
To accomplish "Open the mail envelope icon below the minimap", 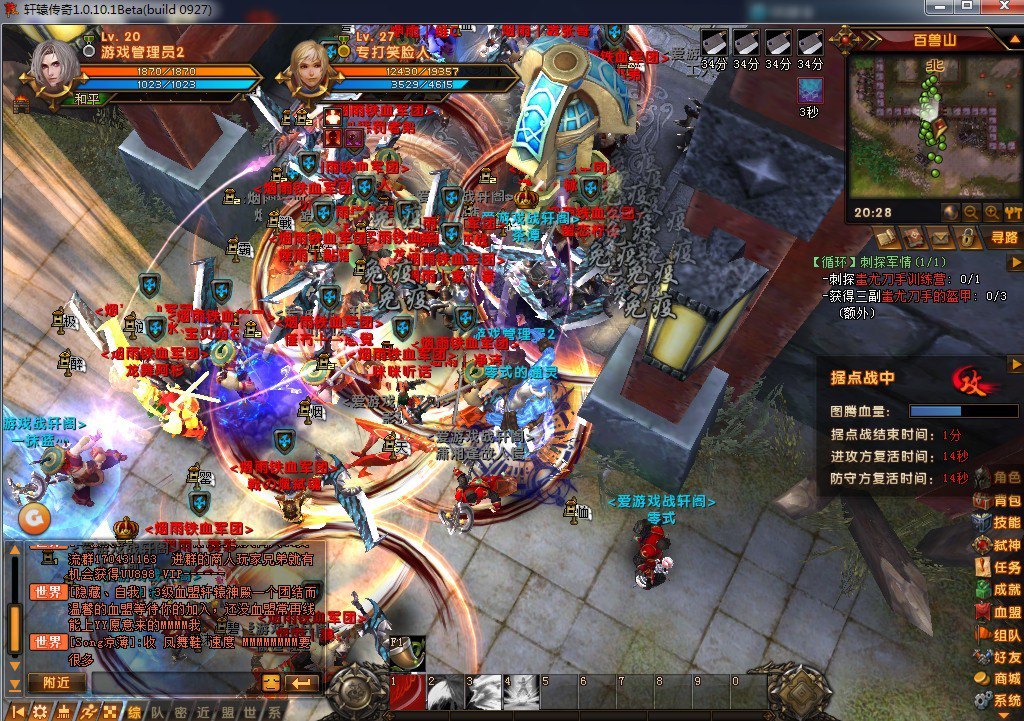I will pyautogui.click(x=940, y=238).
